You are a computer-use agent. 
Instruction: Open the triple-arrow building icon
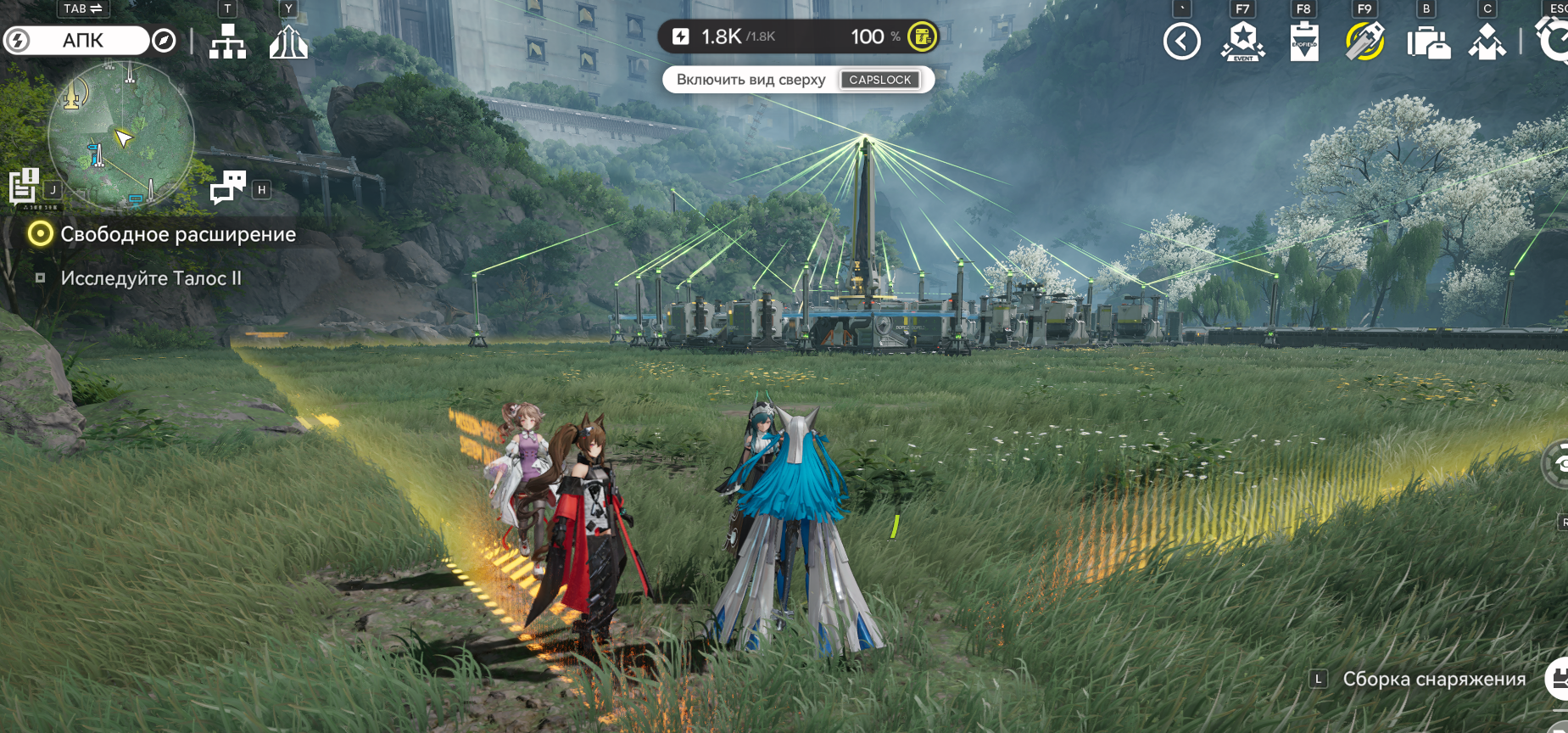click(288, 42)
